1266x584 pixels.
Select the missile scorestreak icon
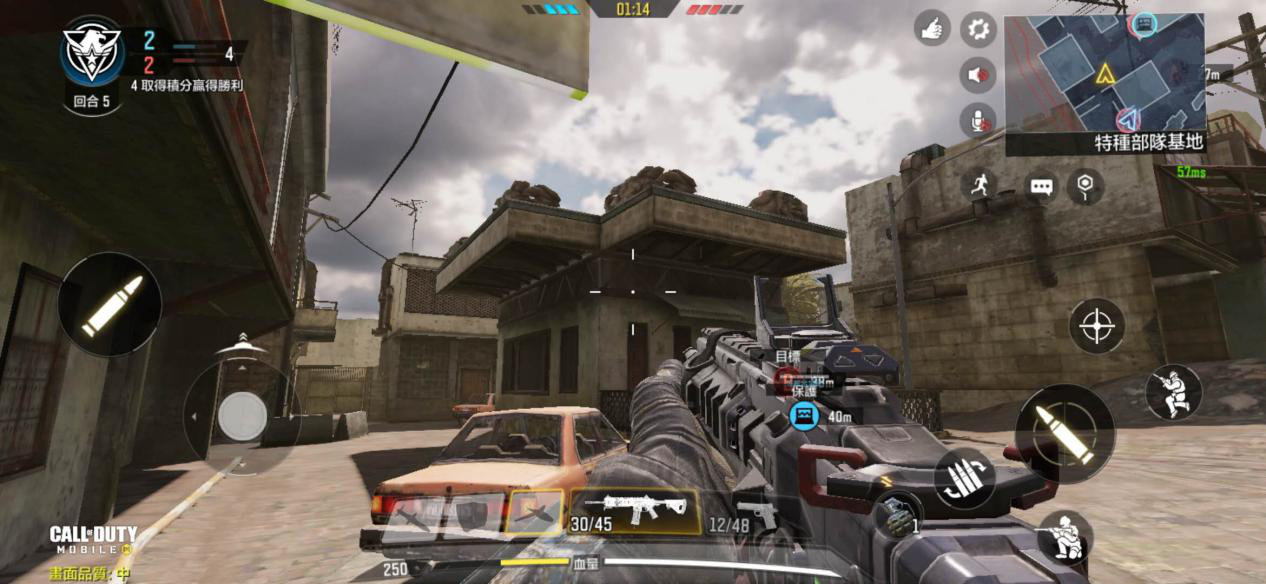tap(412, 517)
